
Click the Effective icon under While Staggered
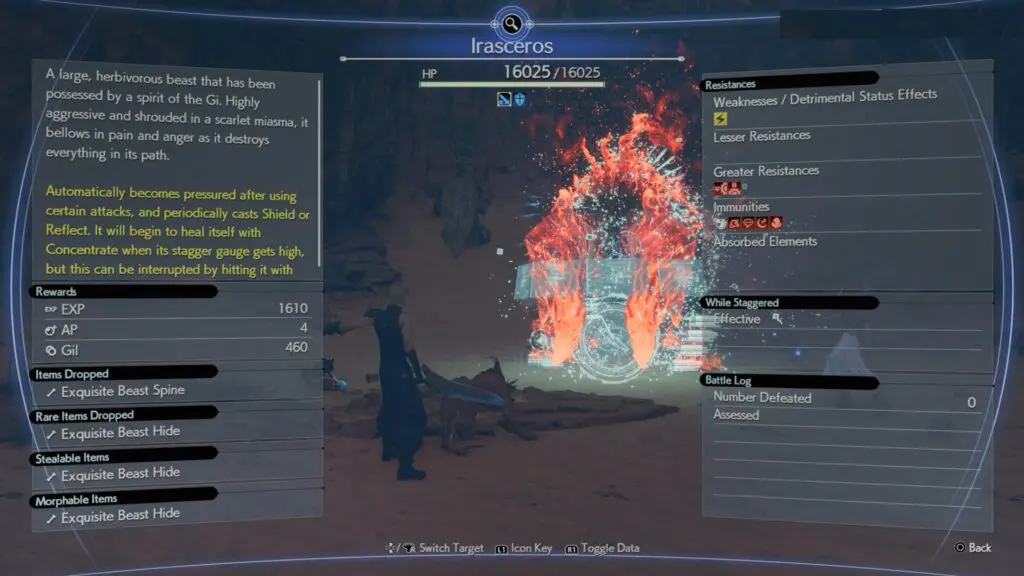(x=777, y=318)
